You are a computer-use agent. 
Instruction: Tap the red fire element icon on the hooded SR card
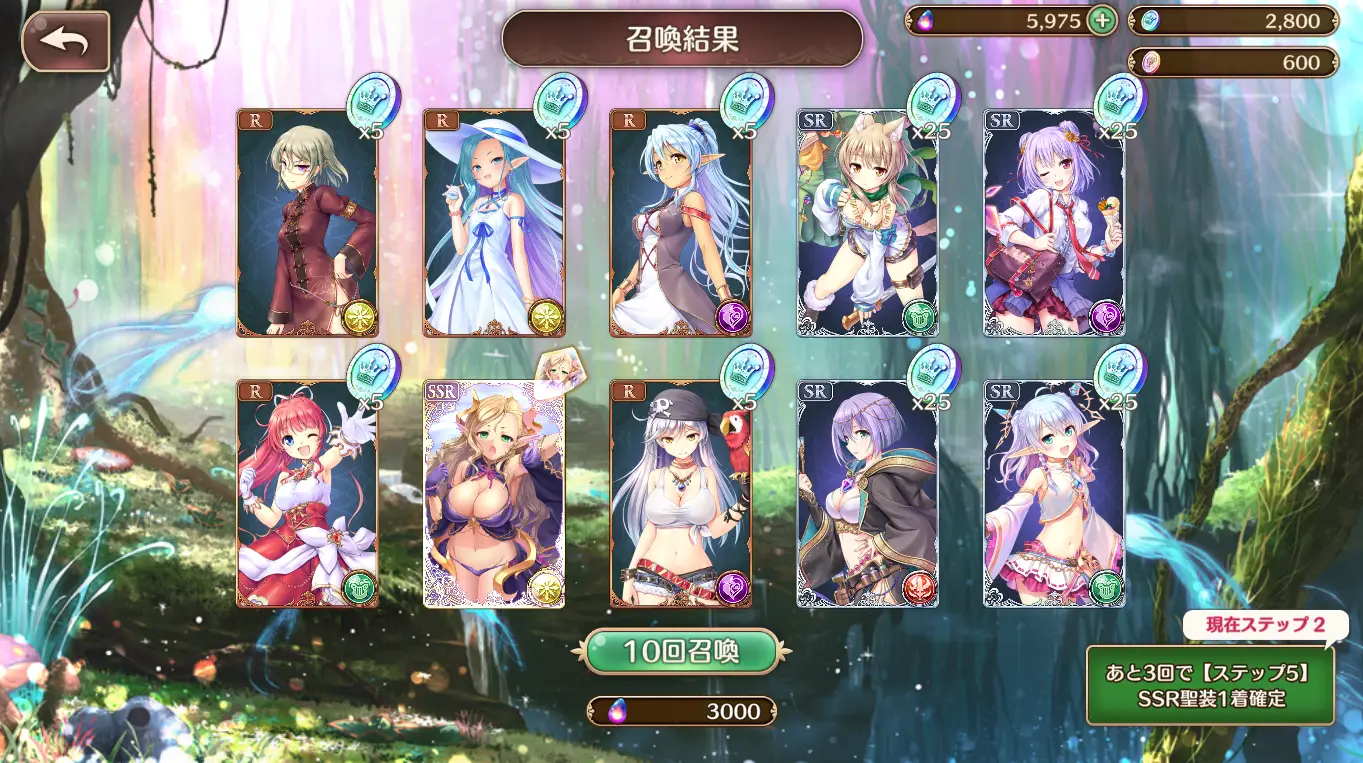pyautogui.click(x=921, y=587)
